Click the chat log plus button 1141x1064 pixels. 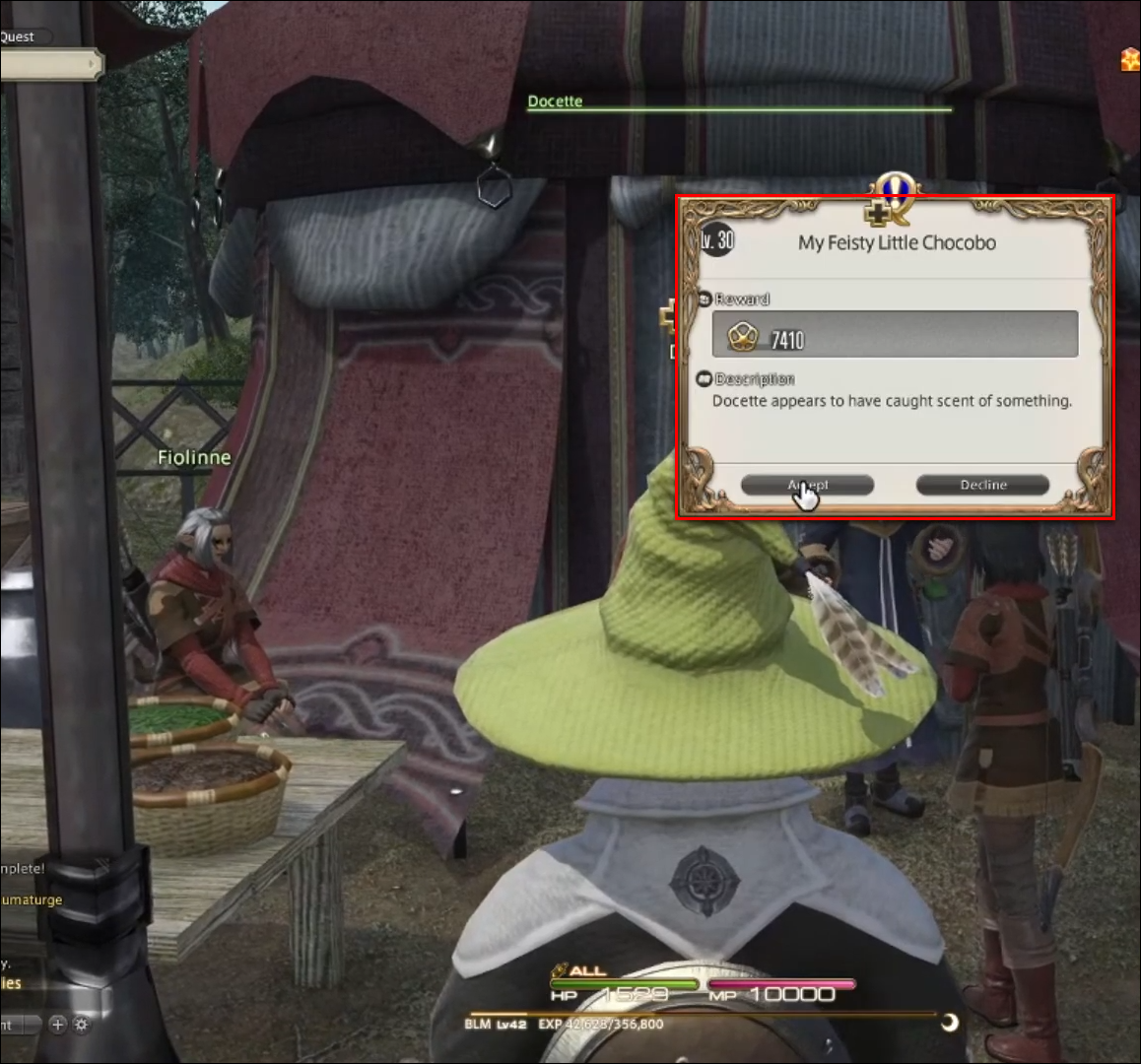(x=57, y=1025)
